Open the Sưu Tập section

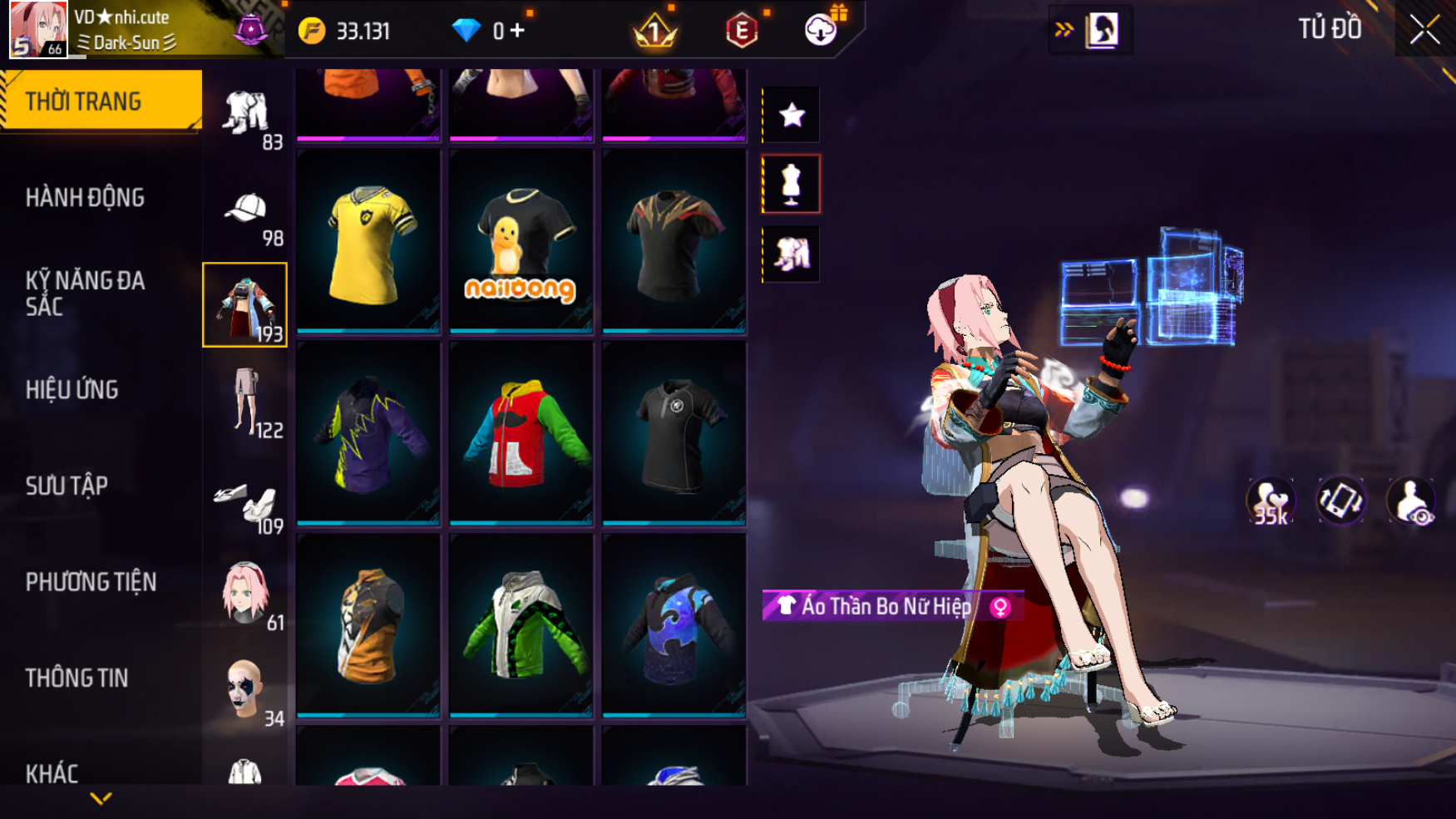coord(67,486)
